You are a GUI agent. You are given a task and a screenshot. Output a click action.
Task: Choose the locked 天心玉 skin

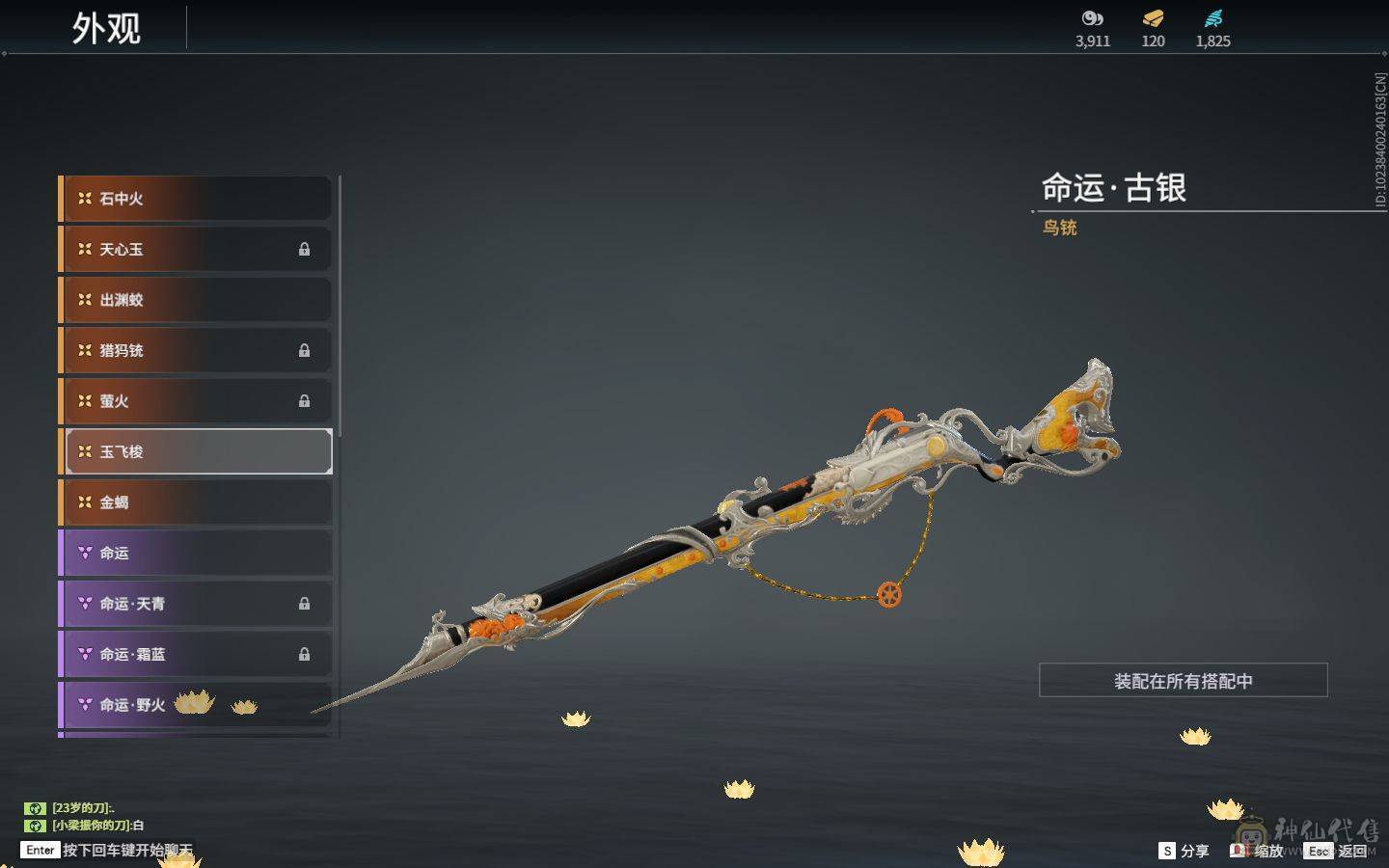(x=197, y=249)
